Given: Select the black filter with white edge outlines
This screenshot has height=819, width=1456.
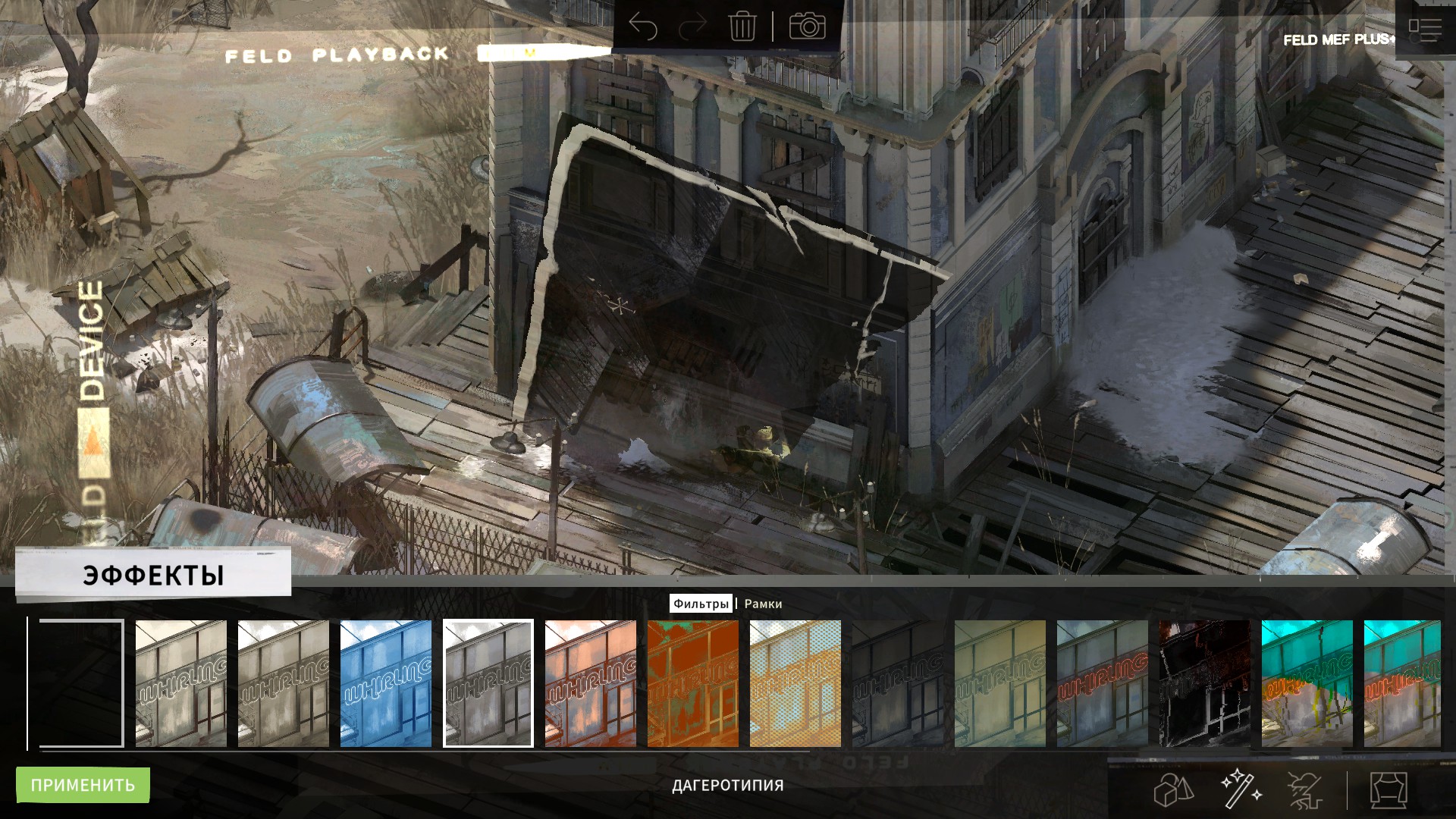Looking at the screenshot, I should click(1205, 683).
